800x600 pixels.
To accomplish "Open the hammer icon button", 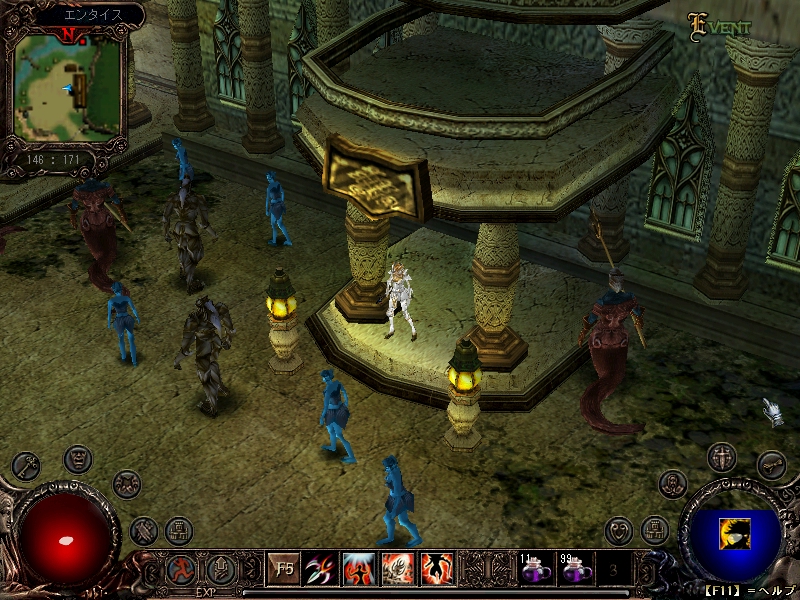I will coord(144,529).
